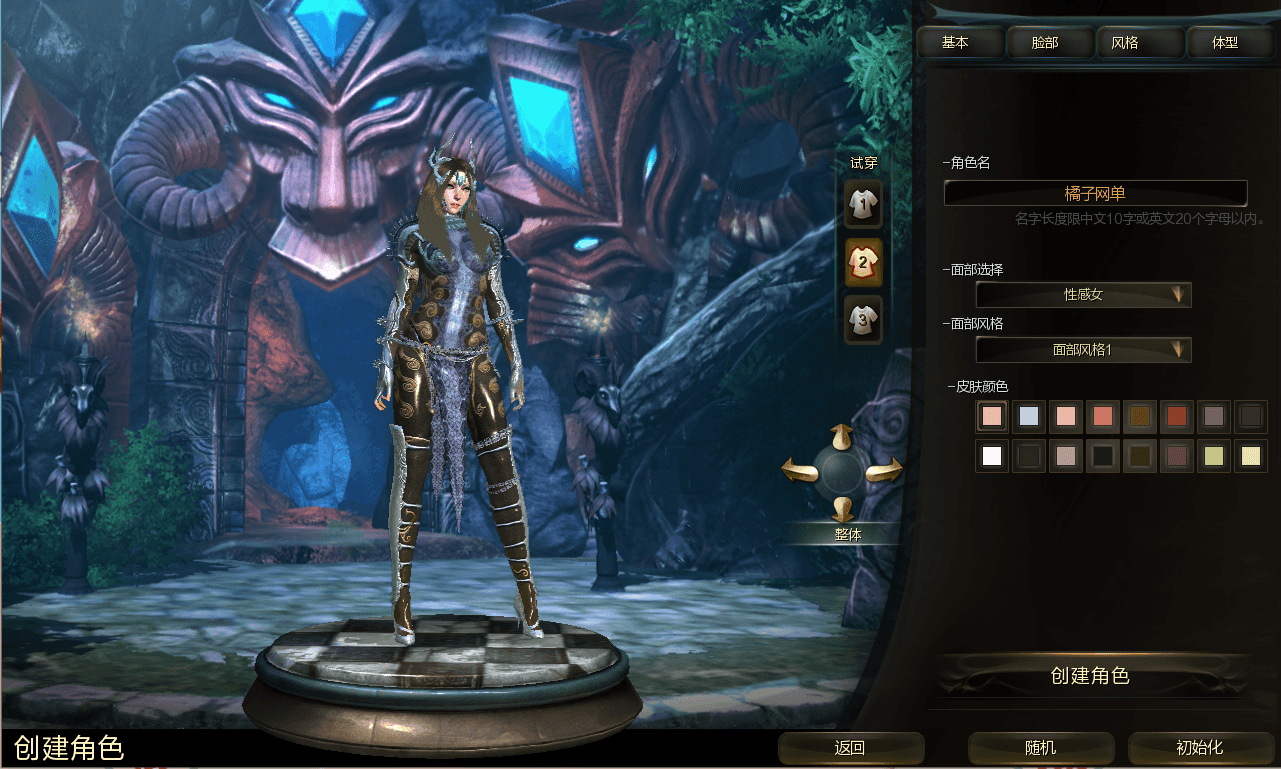Choose try-on outfit number 3
This screenshot has height=769, width=1281.
pyautogui.click(x=863, y=320)
